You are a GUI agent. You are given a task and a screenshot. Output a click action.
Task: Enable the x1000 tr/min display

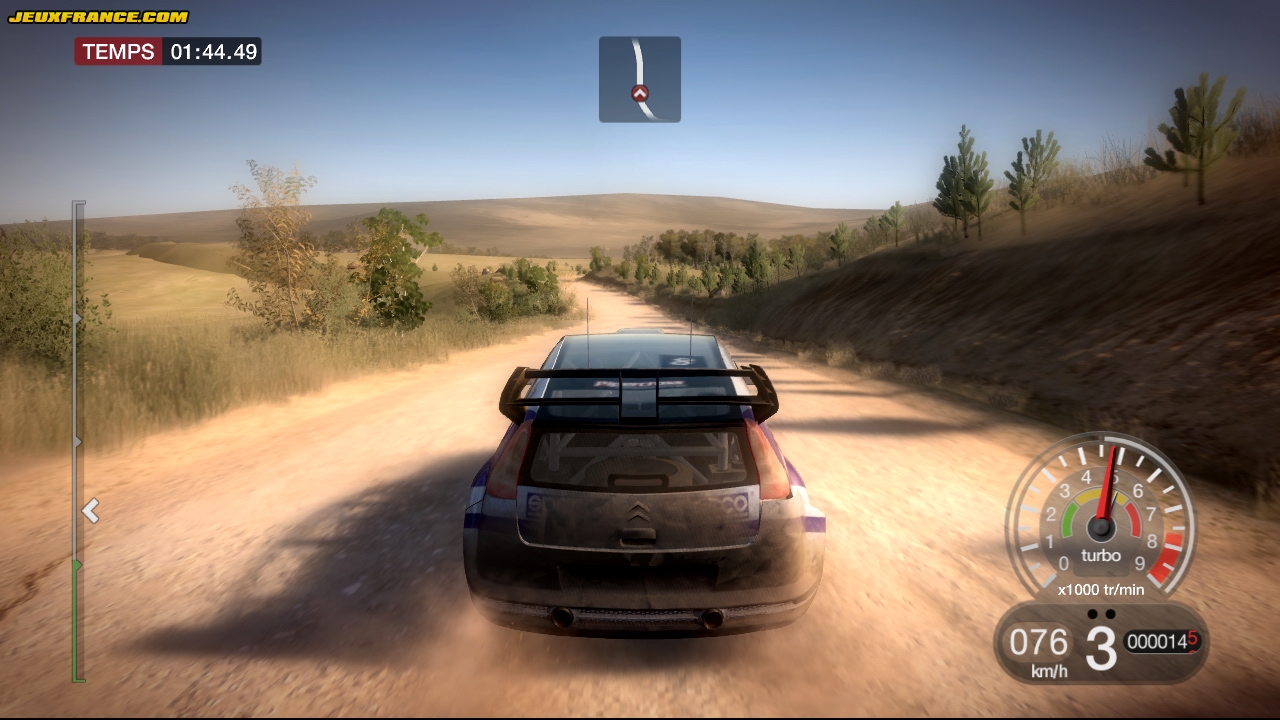point(1100,590)
